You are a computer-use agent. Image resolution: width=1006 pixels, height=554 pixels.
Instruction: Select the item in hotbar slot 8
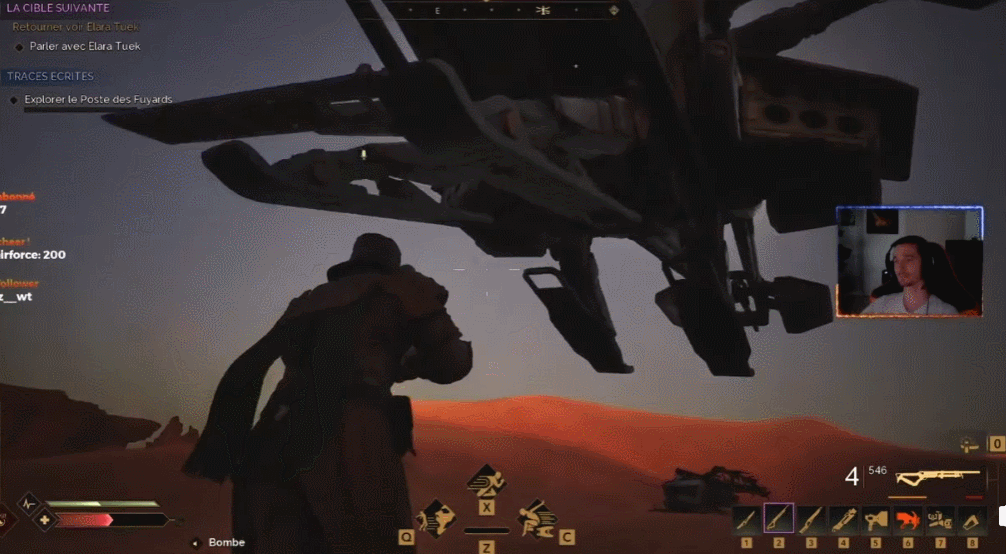(x=971, y=520)
